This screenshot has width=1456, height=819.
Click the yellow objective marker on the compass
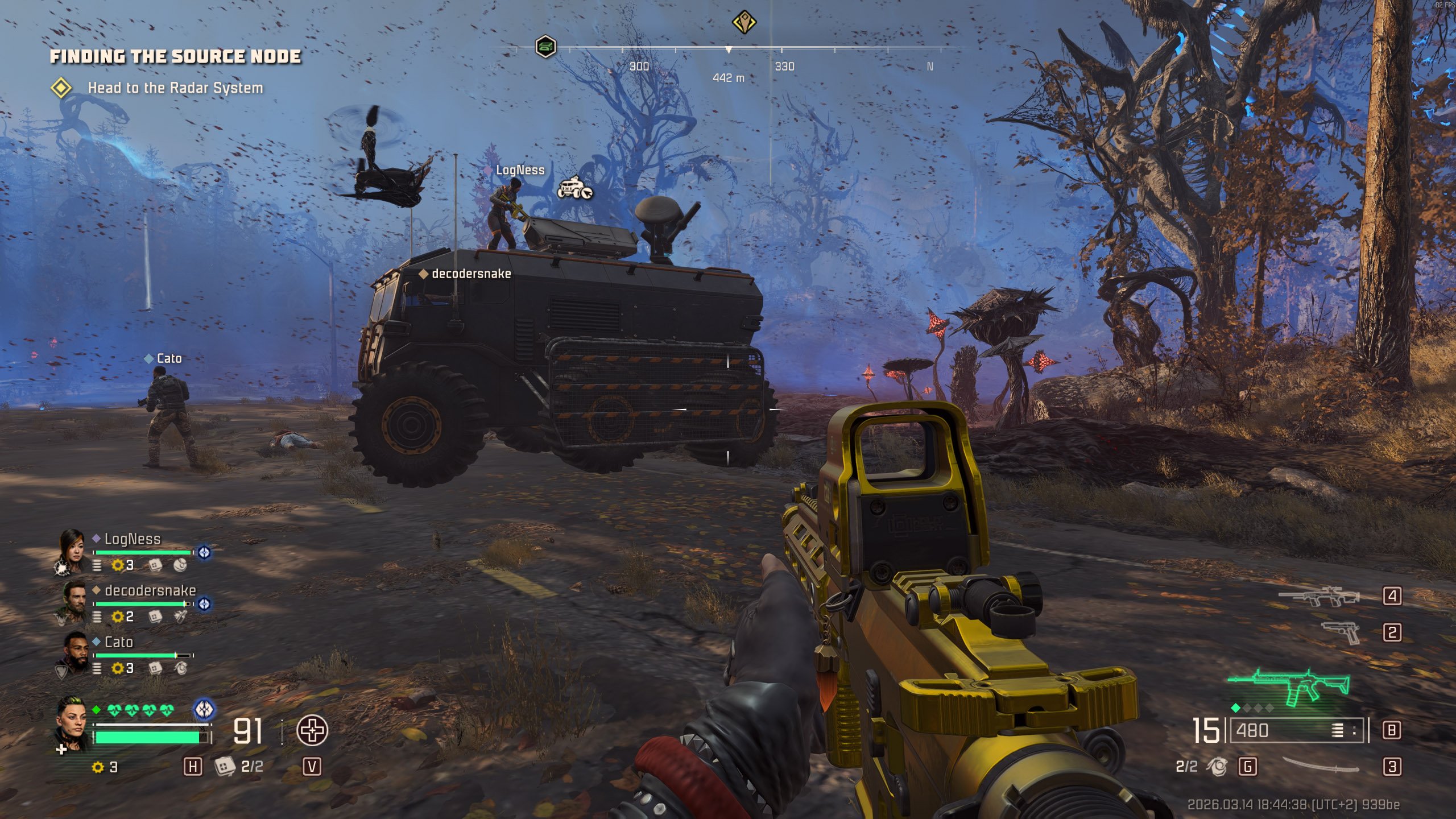click(743, 23)
